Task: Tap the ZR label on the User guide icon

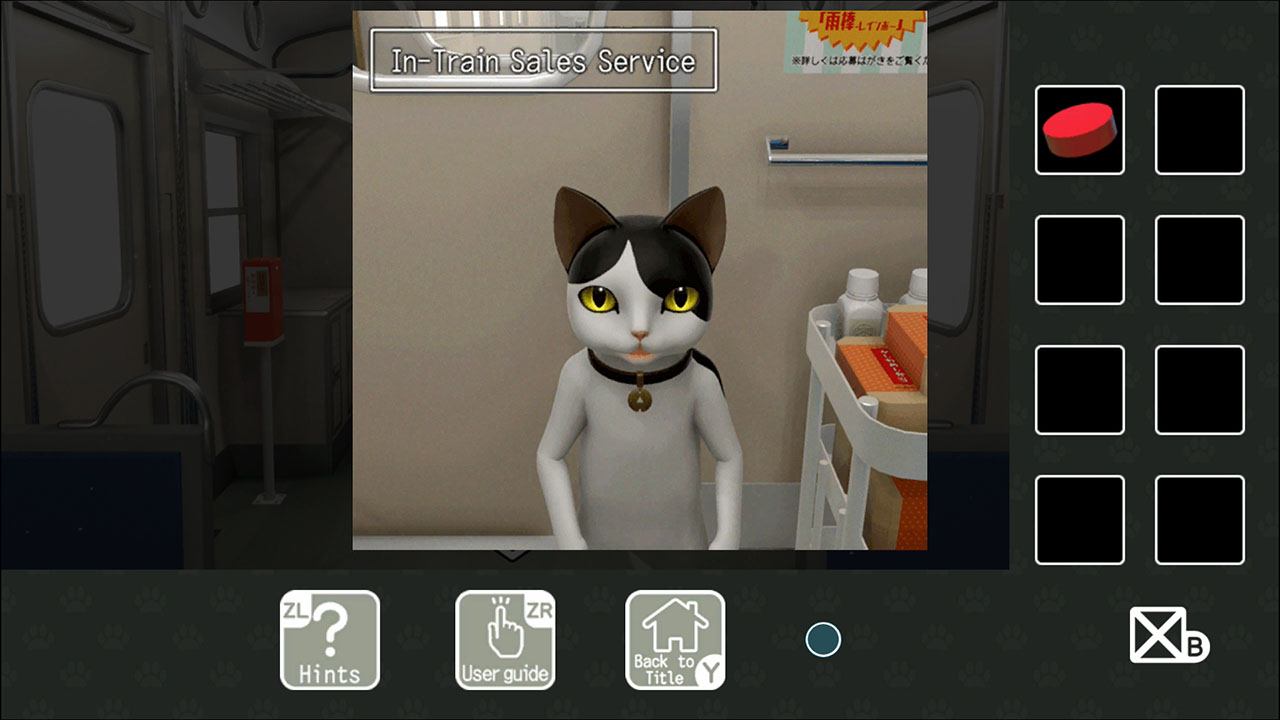Action: (540, 608)
